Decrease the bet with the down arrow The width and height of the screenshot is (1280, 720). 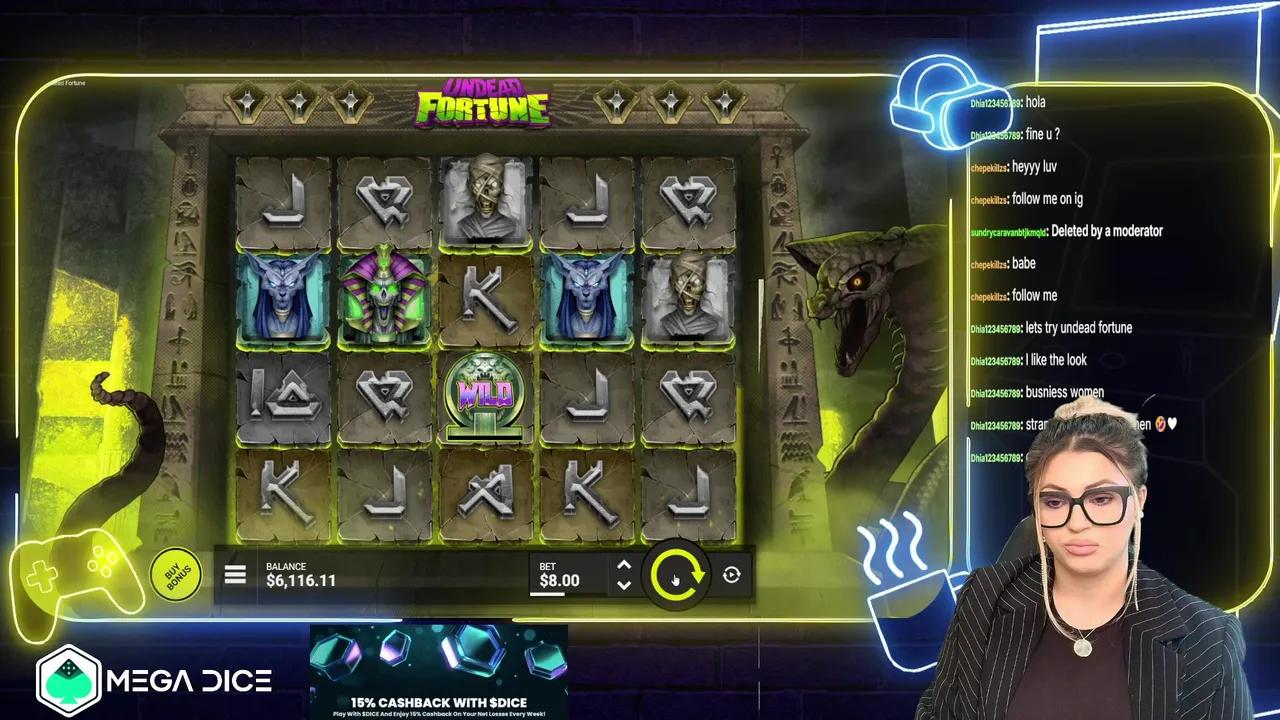(x=624, y=585)
